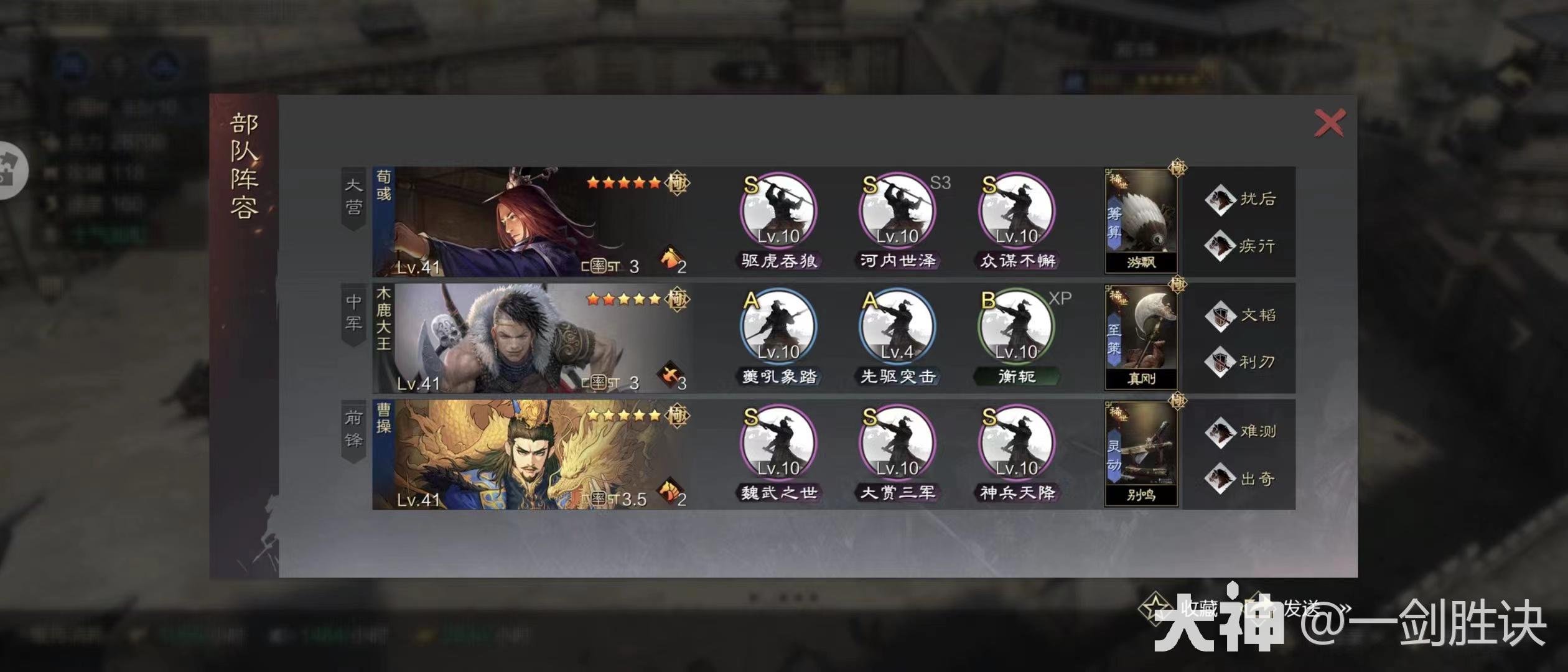This screenshot has height=672, width=1568.
Task: Open the 大赏三军 skill
Action: point(897,444)
